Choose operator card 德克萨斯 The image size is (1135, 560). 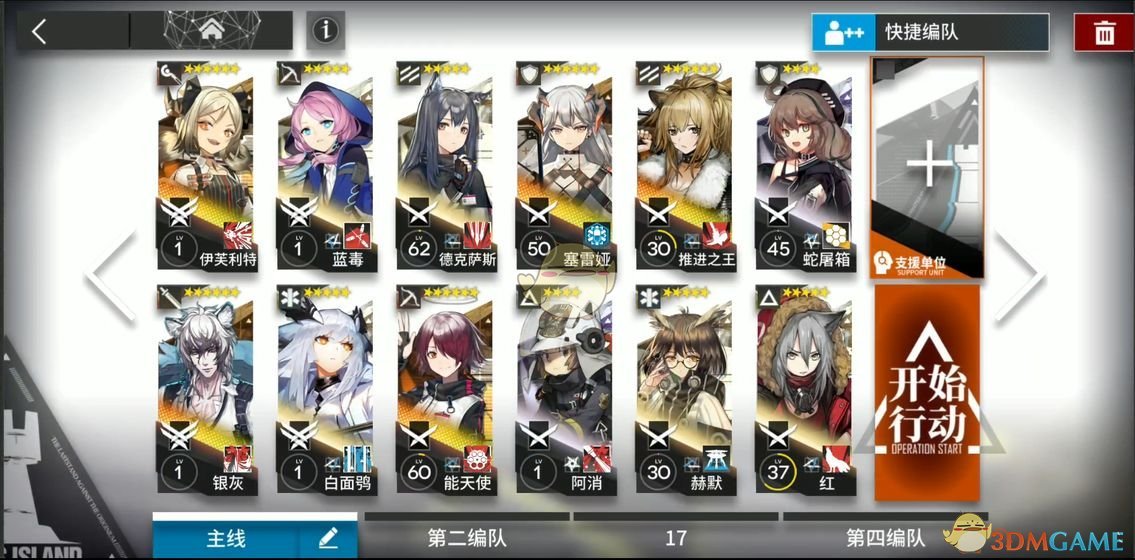[445, 165]
